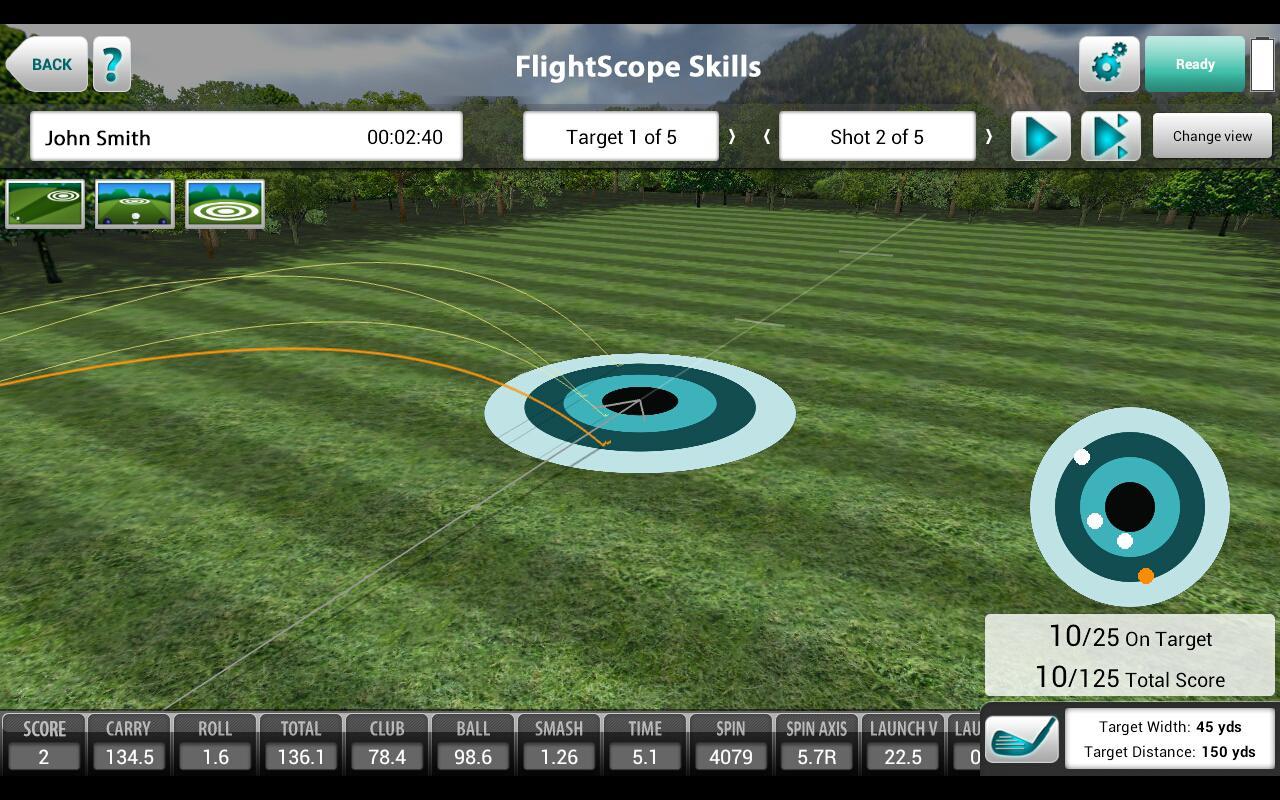Toggle the Ready status button

click(1195, 63)
